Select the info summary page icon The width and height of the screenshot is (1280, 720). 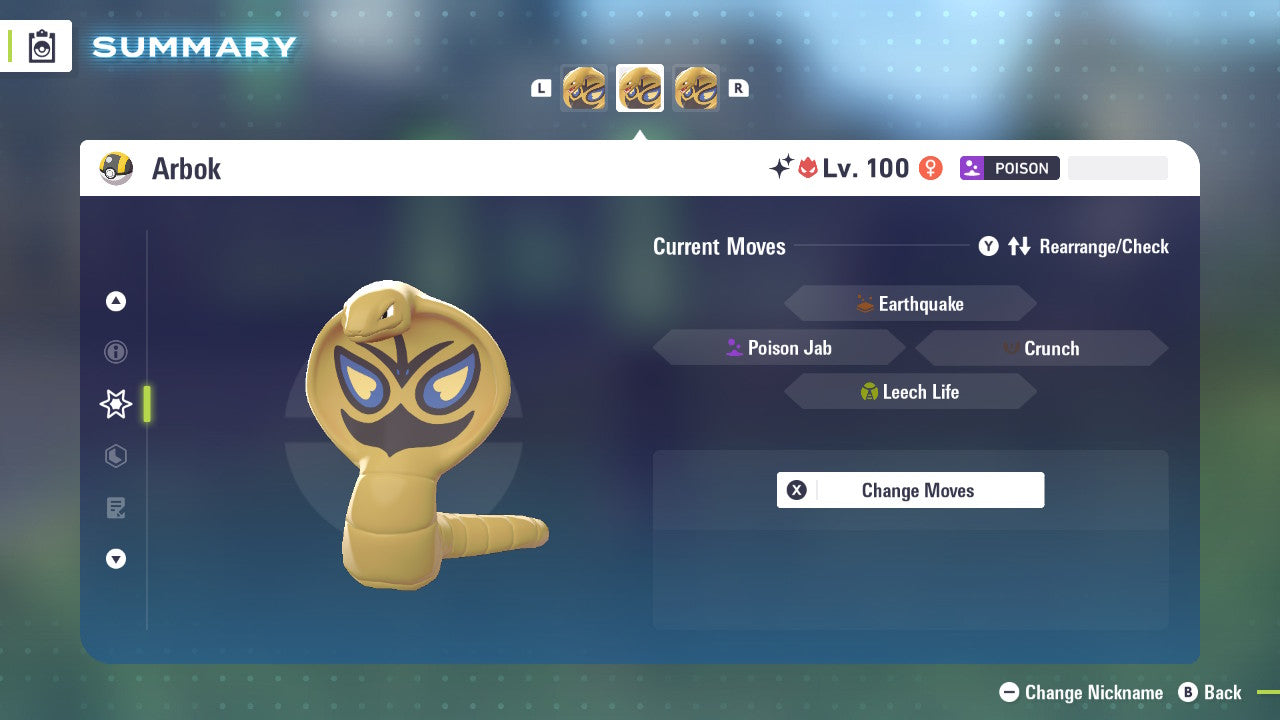[x=116, y=352]
